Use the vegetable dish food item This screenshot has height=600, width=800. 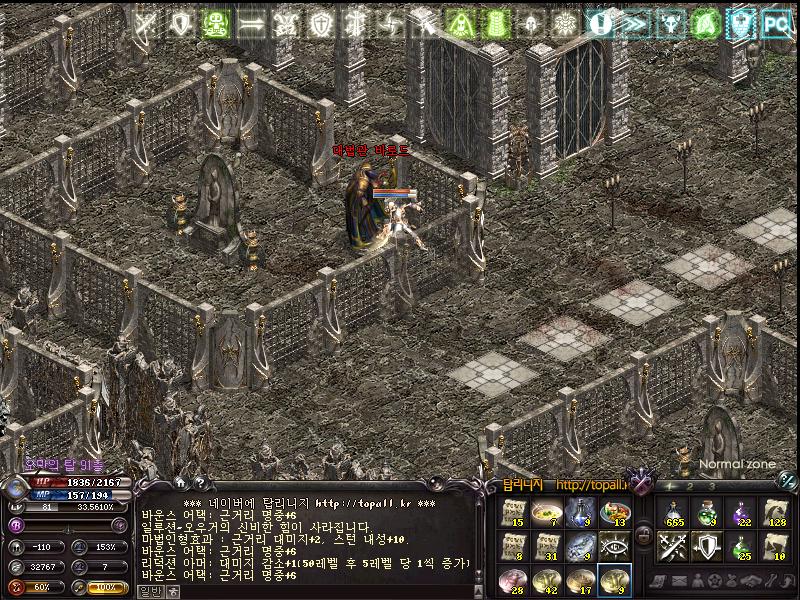[x=614, y=512]
